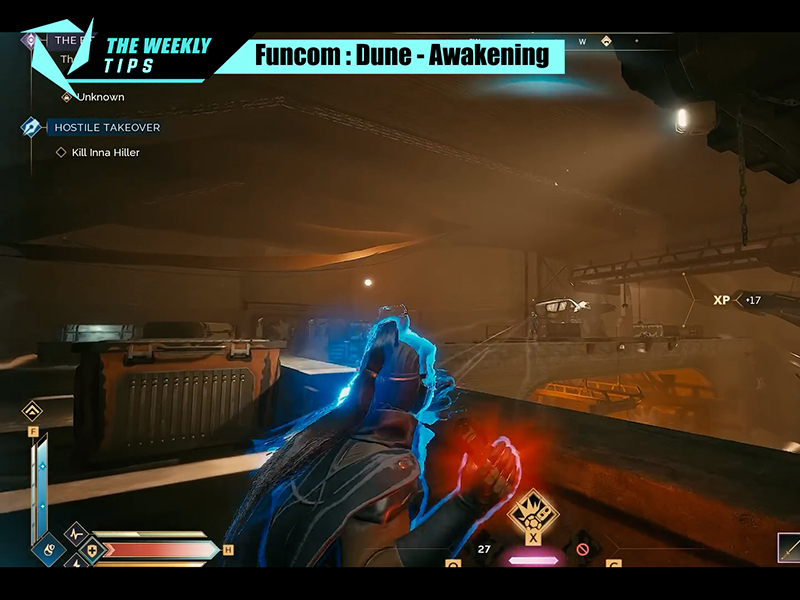Click the compass waypoint marker

[607, 41]
